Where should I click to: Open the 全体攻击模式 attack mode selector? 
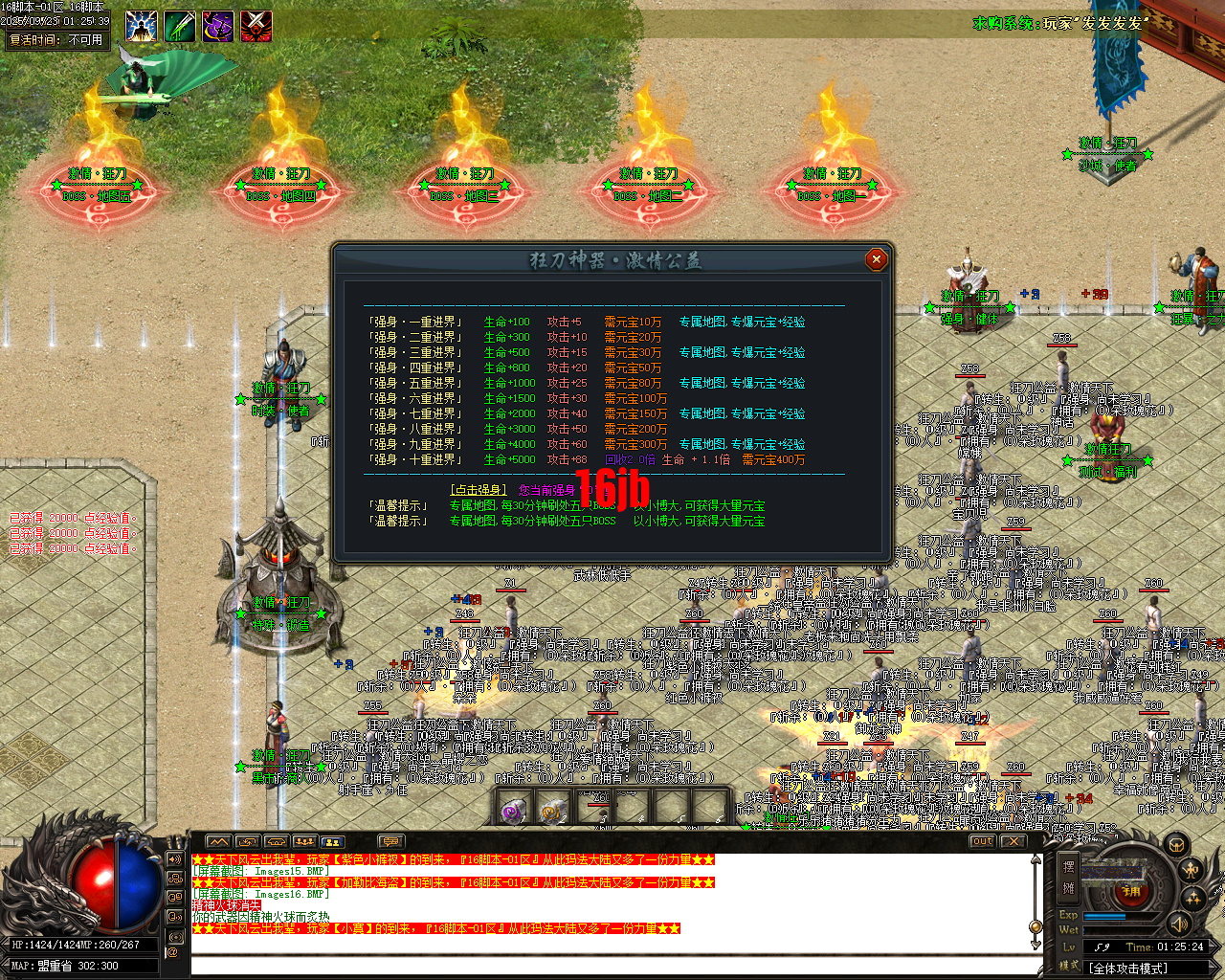tap(1129, 967)
